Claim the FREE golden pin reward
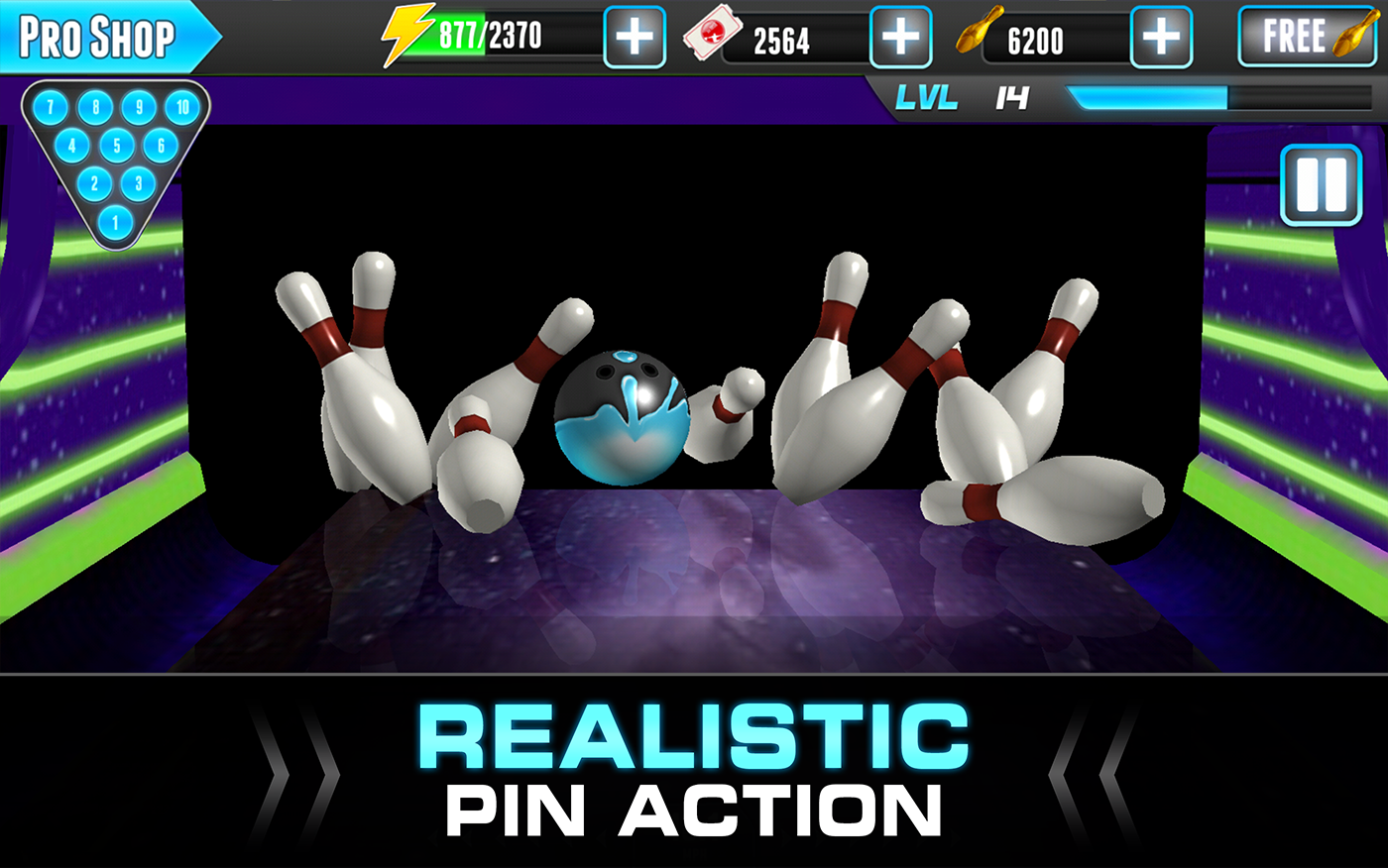 tap(1309, 38)
